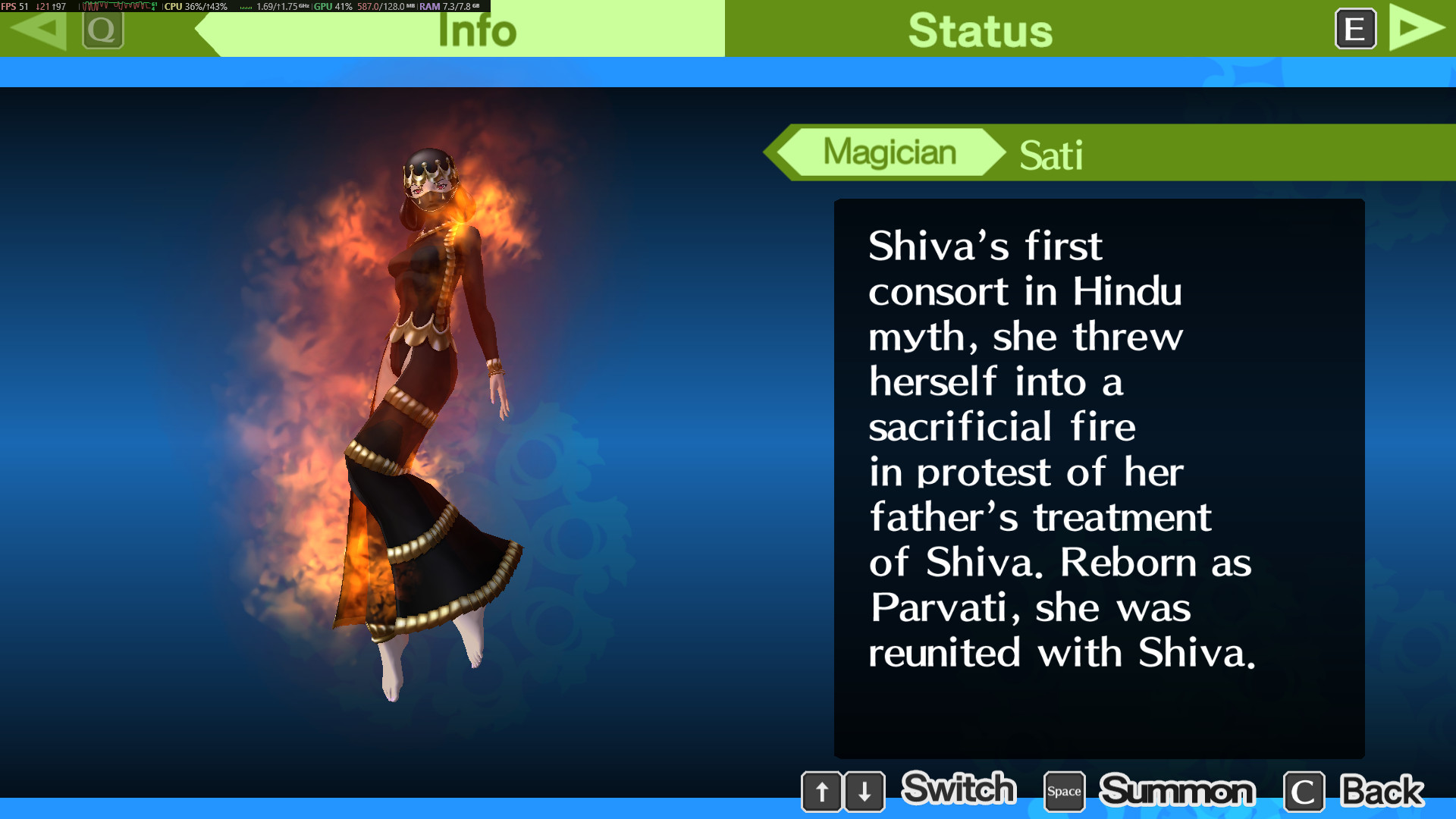Open the Status tab
The height and width of the screenshot is (819, 1456).
(981, 30)
